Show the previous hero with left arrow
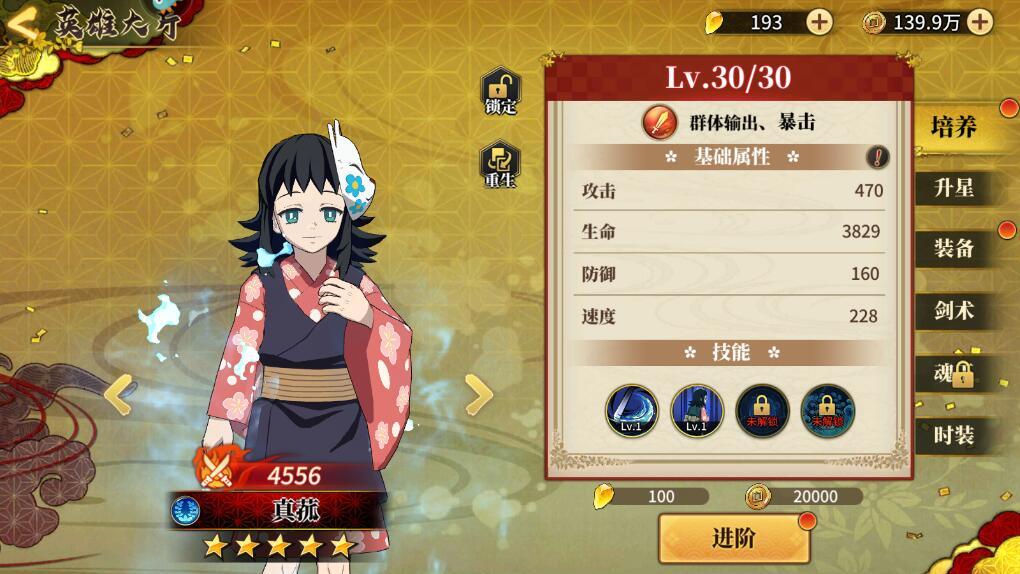This screenshot has width=1020, height=574. (x=119, y=394)
